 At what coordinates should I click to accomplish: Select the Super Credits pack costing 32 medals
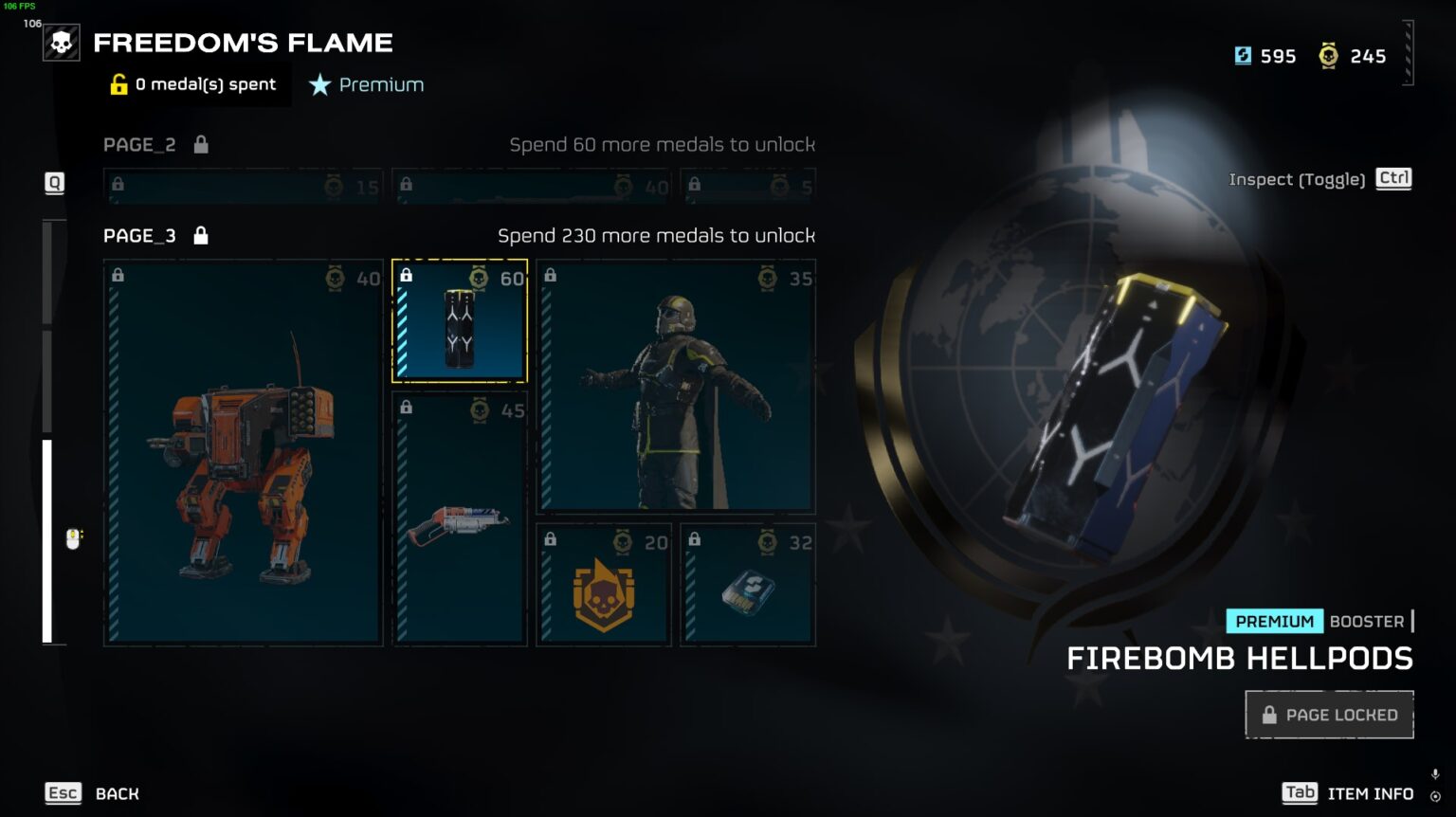pos(747,586)
